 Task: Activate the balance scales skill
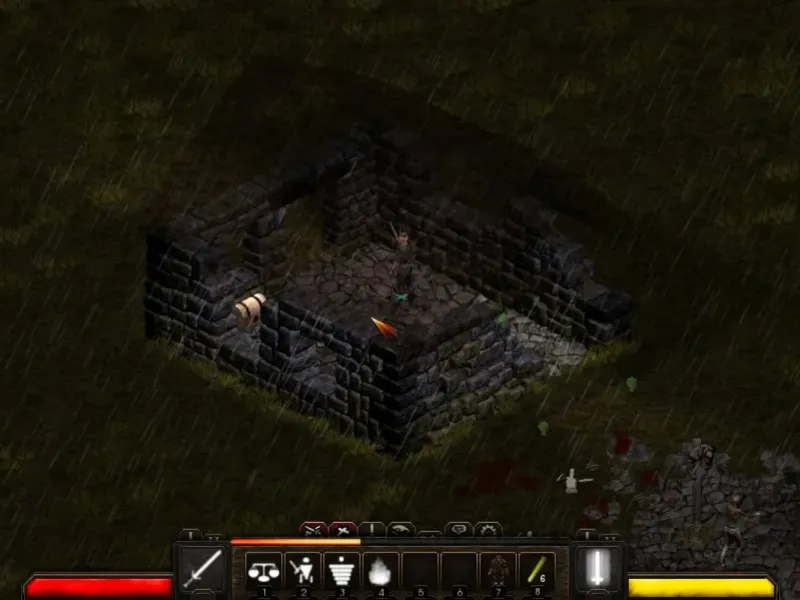pos(264,571)
